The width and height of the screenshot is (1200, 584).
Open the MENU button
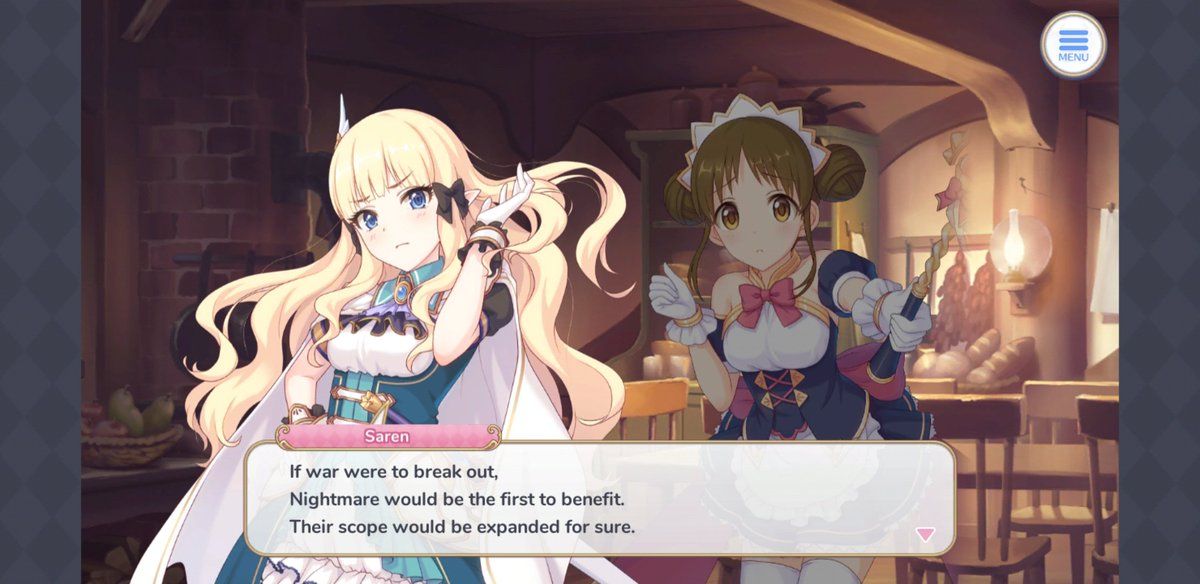1073,45
